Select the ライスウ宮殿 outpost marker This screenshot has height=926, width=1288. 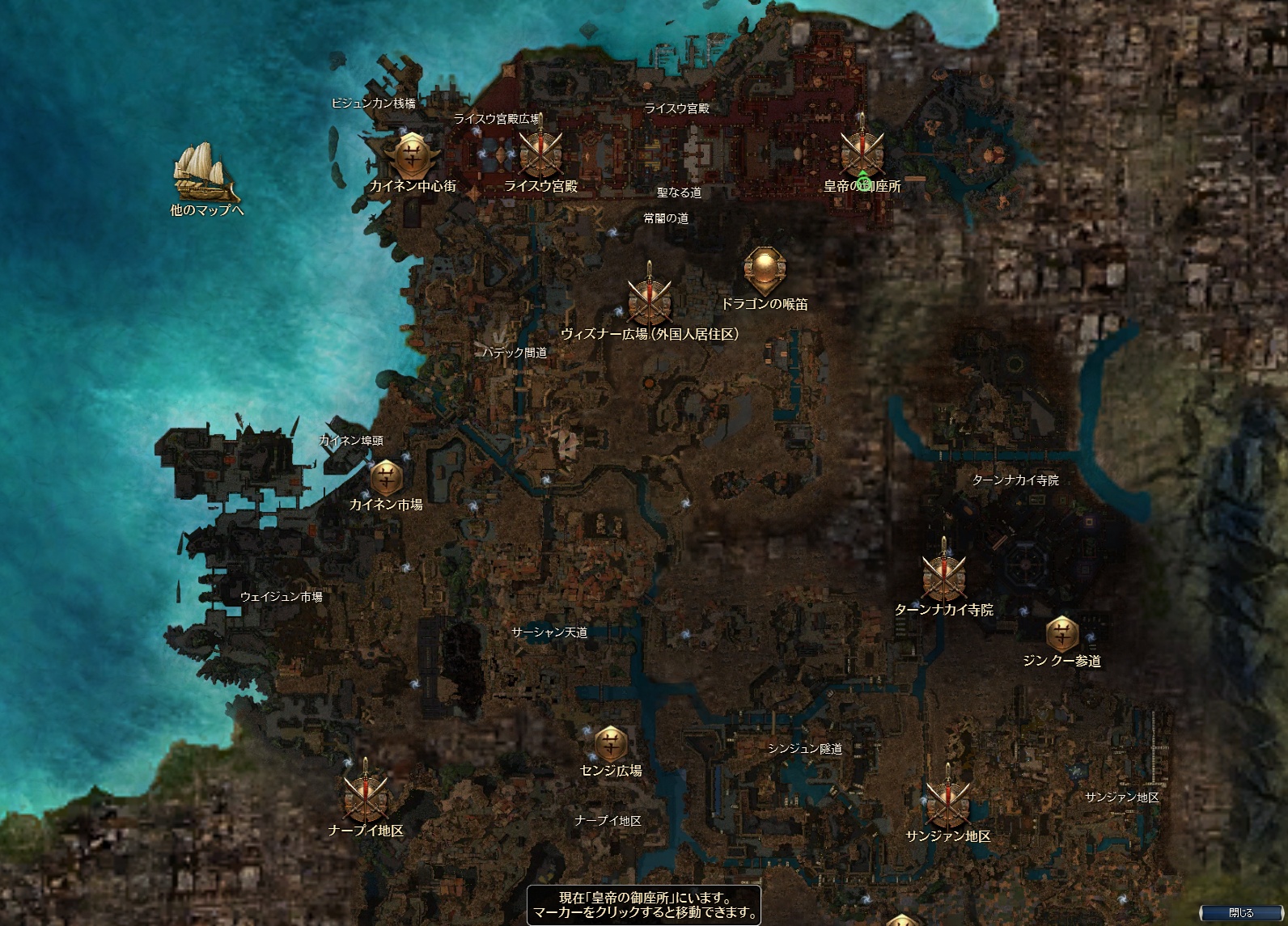point(540,152)
